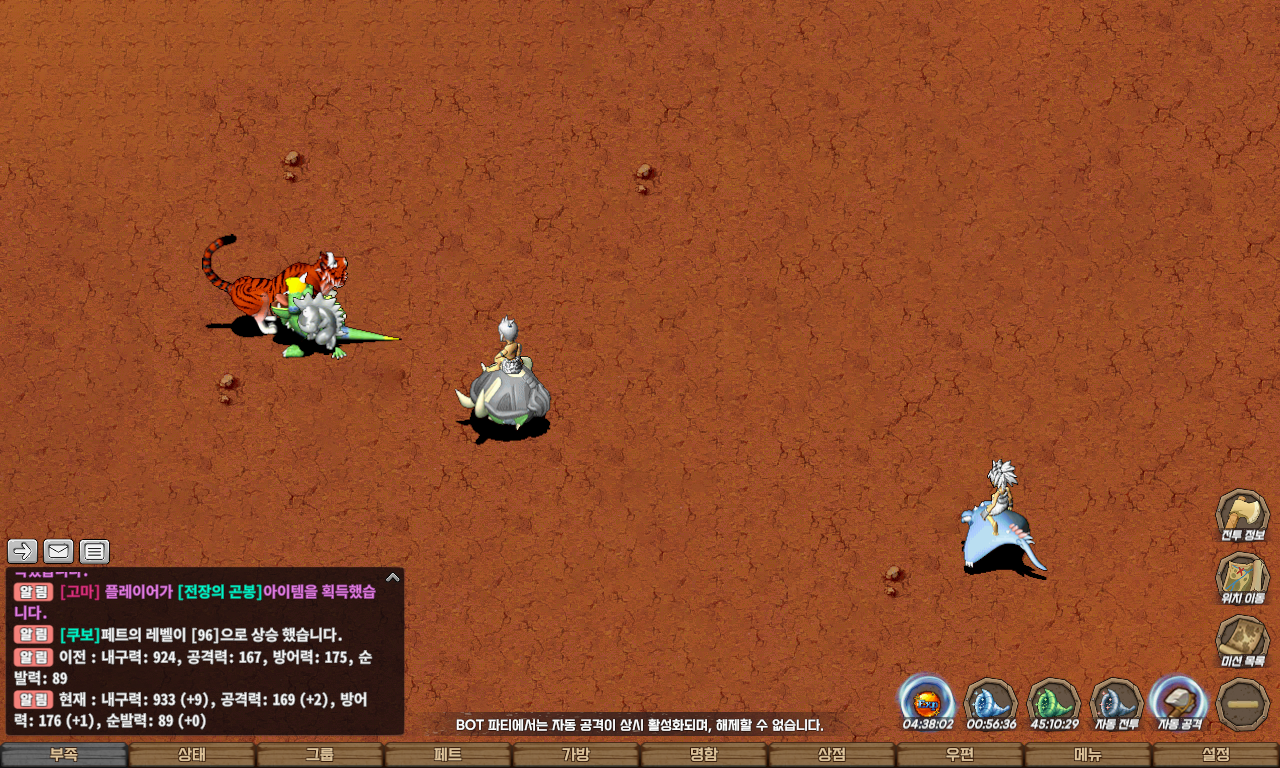Toggle 자동 공격 auto attack hammer icon

tap(1179, 701)
